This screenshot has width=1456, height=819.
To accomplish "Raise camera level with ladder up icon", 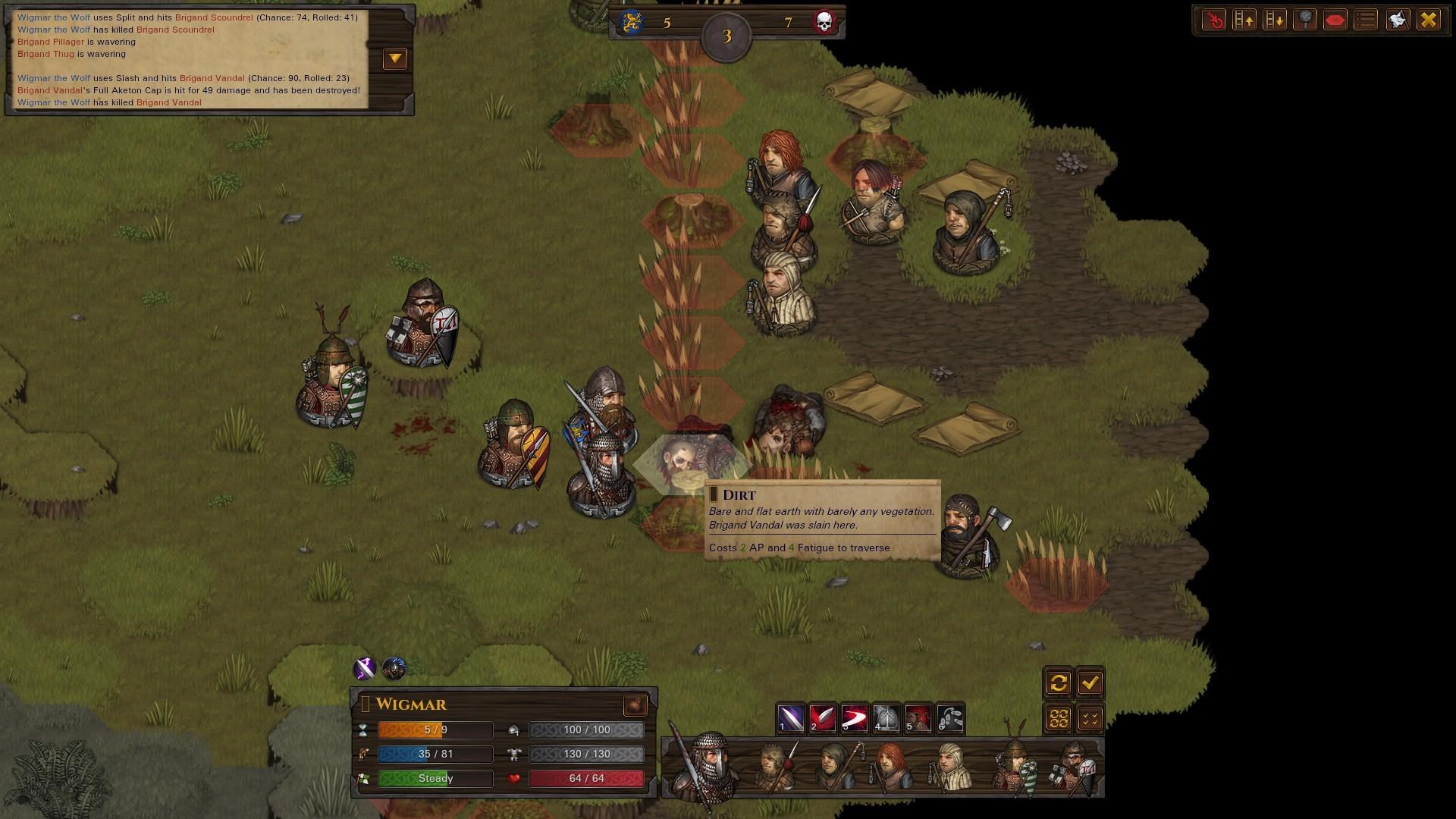I will tap(1244, 20).
